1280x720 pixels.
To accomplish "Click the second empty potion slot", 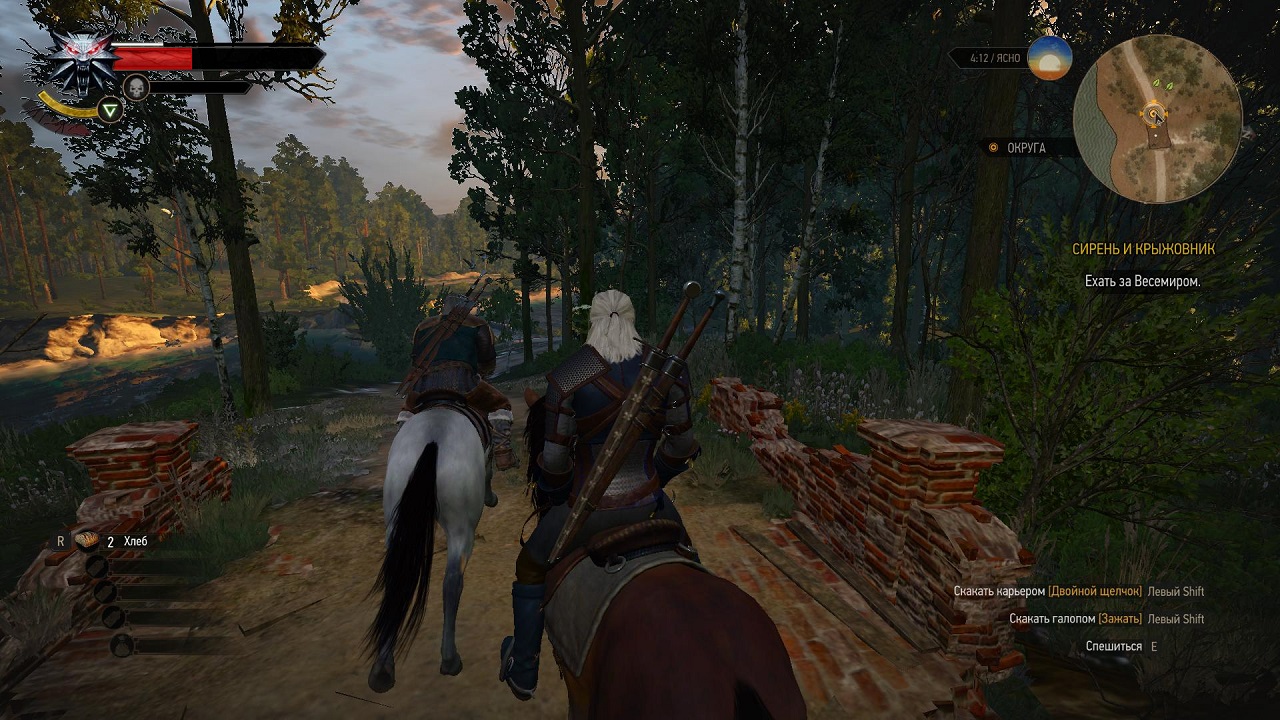I will click(106, 590).
